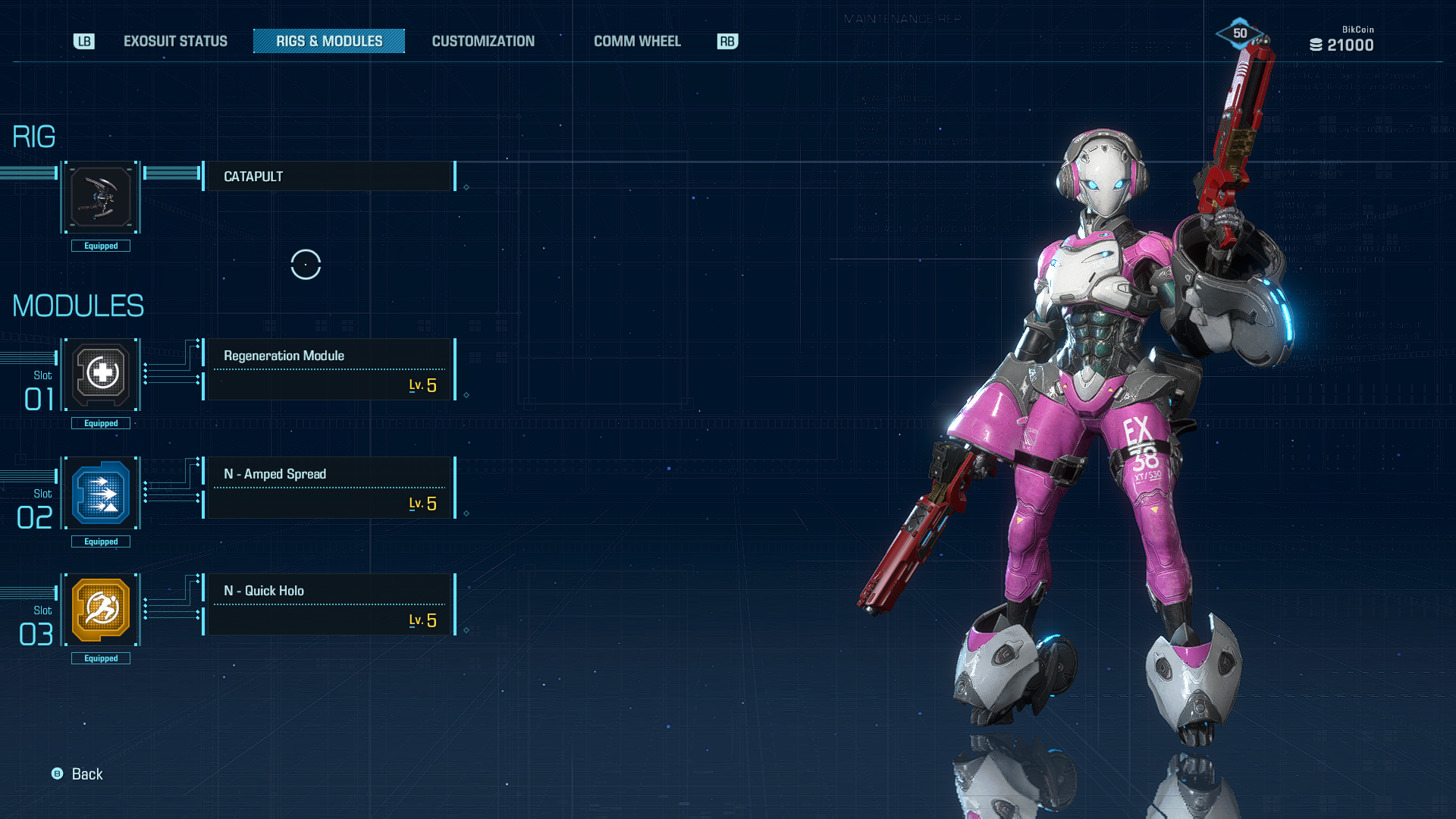Switch to the Exosuit Status tab
This screenshot has width=1456, height=819.
point(175,41)
